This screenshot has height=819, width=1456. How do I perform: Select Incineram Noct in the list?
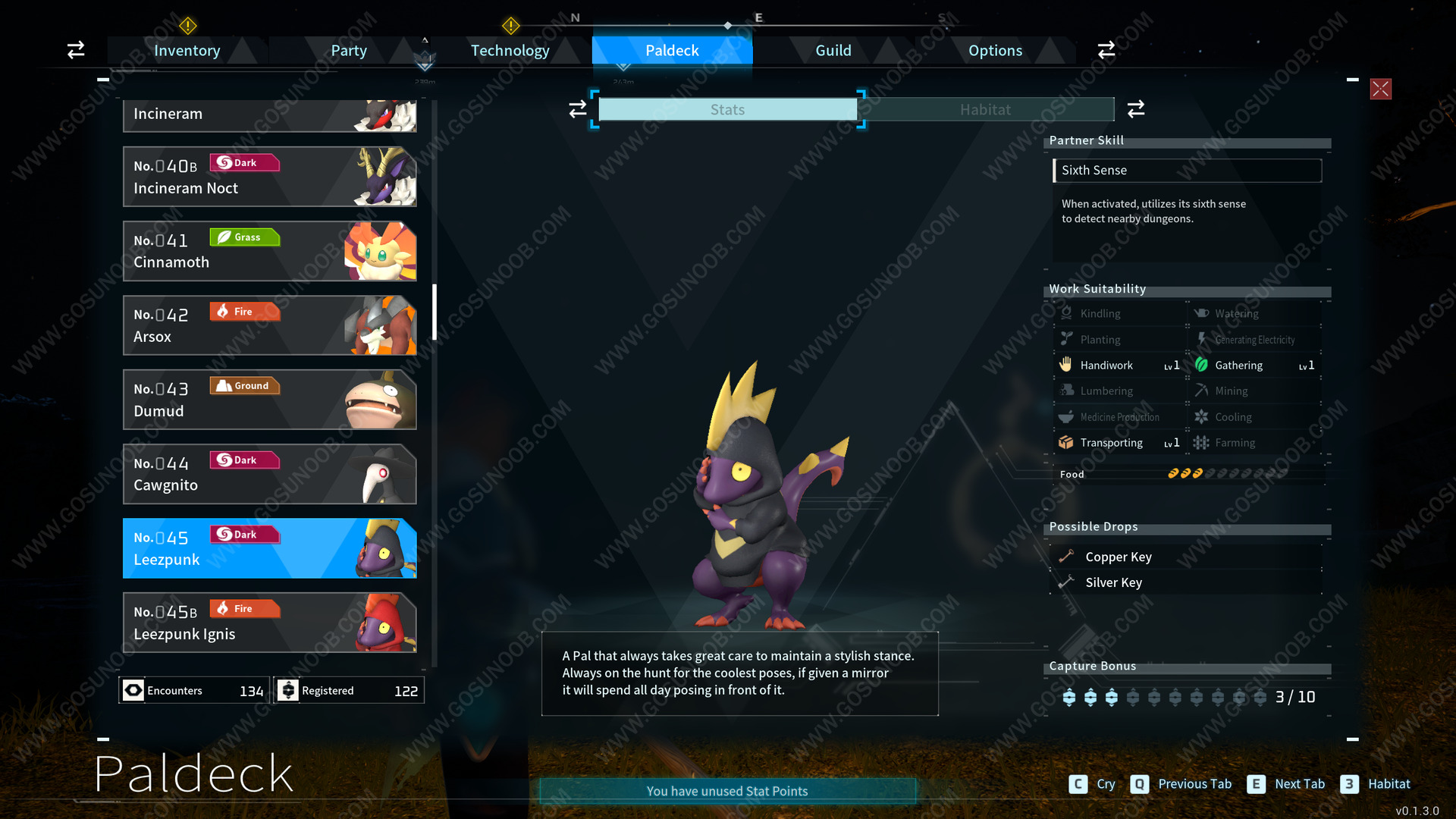269,177
